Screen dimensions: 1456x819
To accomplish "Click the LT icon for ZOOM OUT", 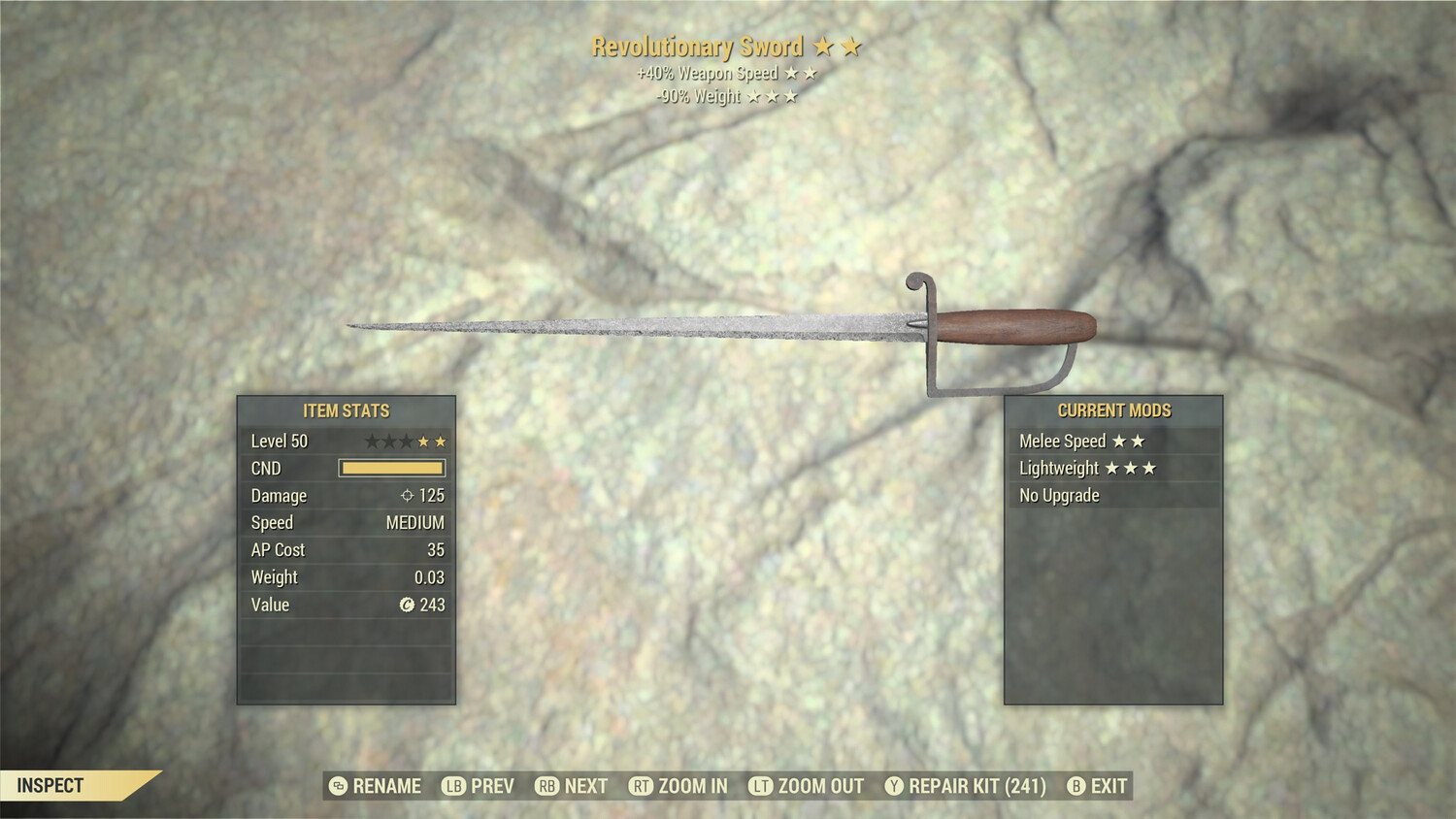I will [763, 786].
